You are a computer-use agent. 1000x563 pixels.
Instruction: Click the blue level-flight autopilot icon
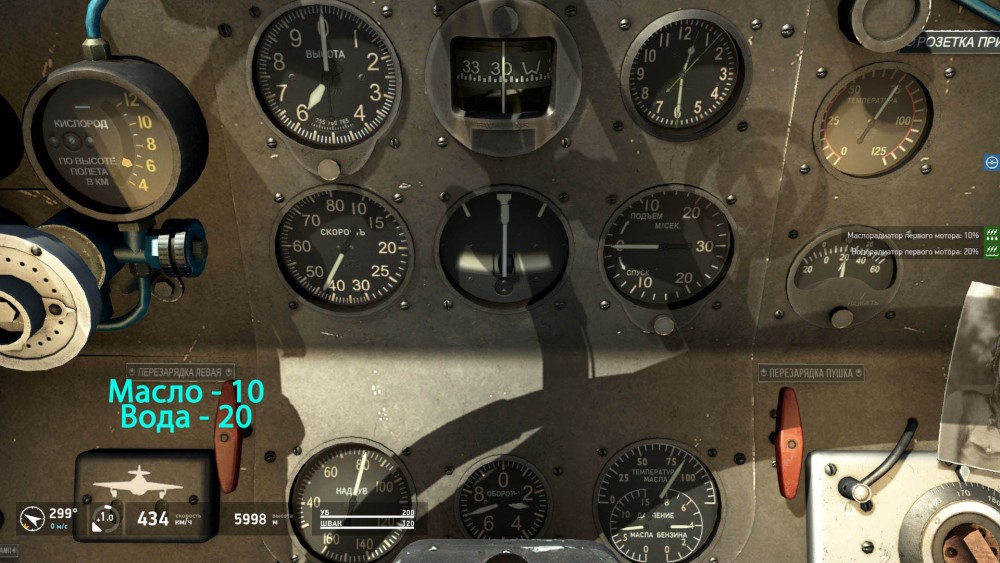(x=992, y=162)
